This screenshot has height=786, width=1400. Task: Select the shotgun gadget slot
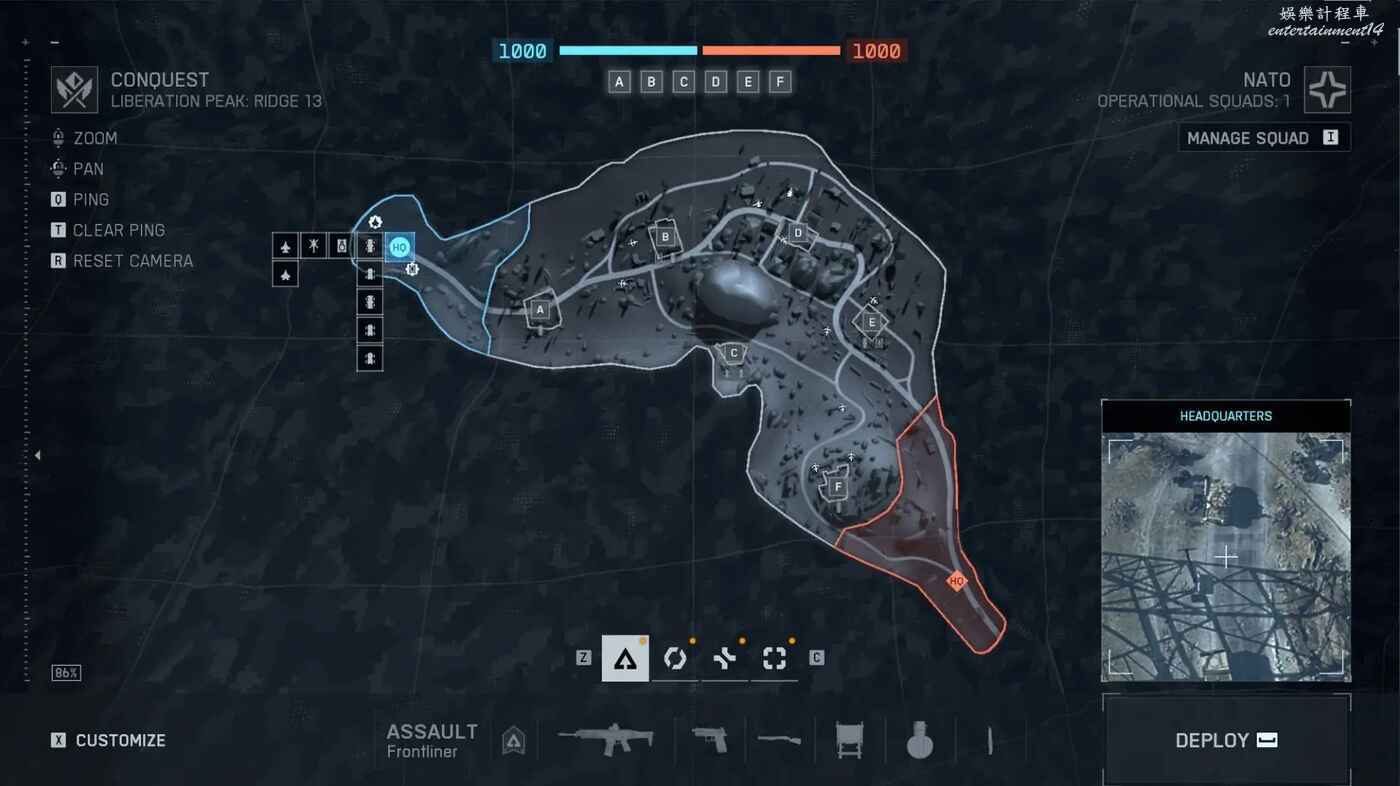[779, 740]
